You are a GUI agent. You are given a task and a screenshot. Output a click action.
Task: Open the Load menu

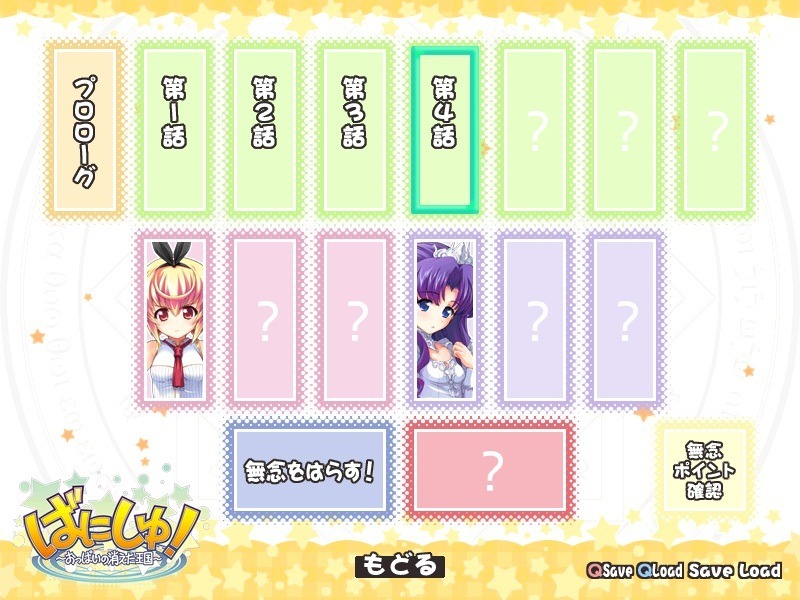(x=759, y=571)
